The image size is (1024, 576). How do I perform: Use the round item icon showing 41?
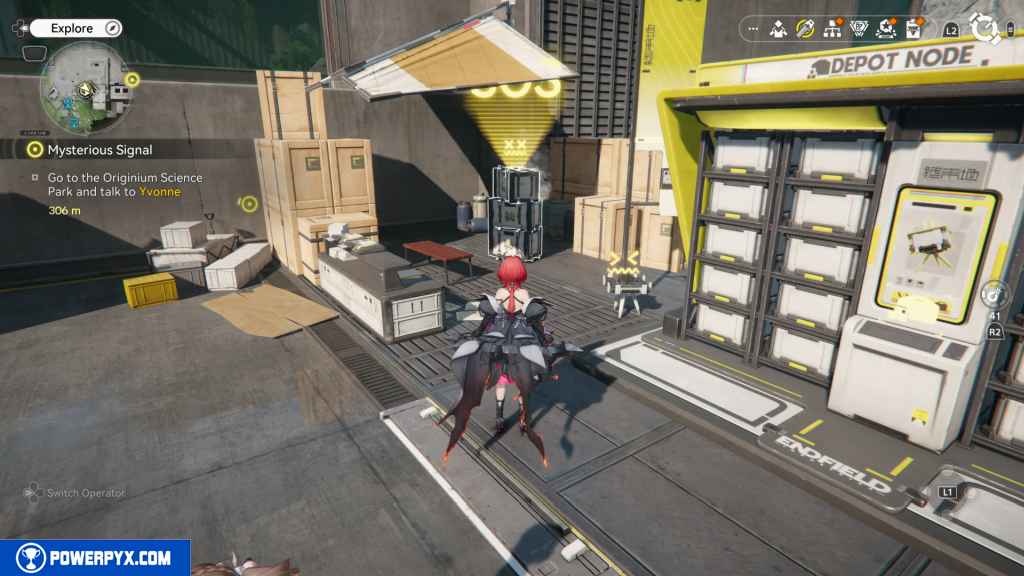pyautogui.click(x=995, y=294)
